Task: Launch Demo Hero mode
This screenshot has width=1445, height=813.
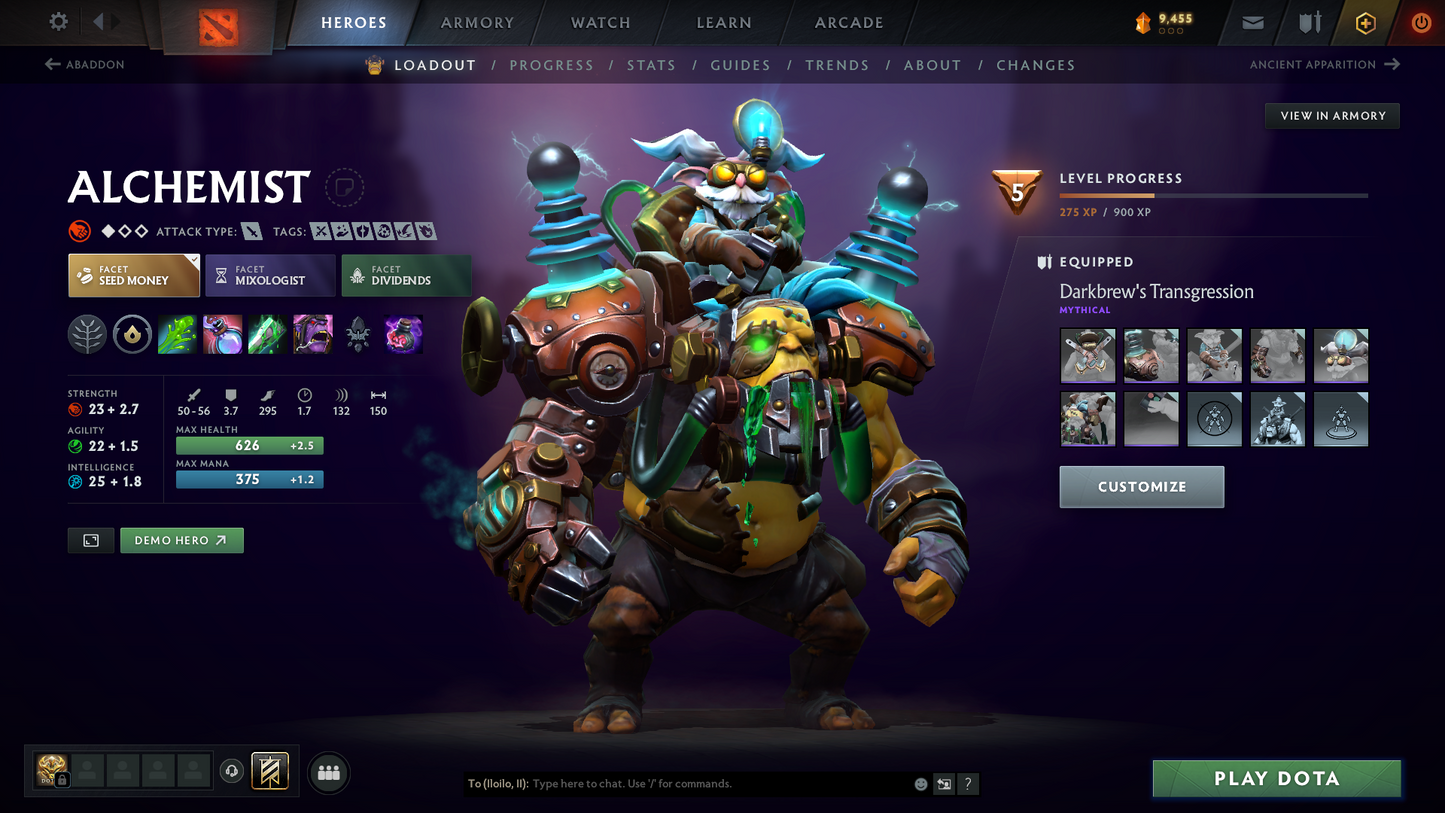Action: coord(181,540)
